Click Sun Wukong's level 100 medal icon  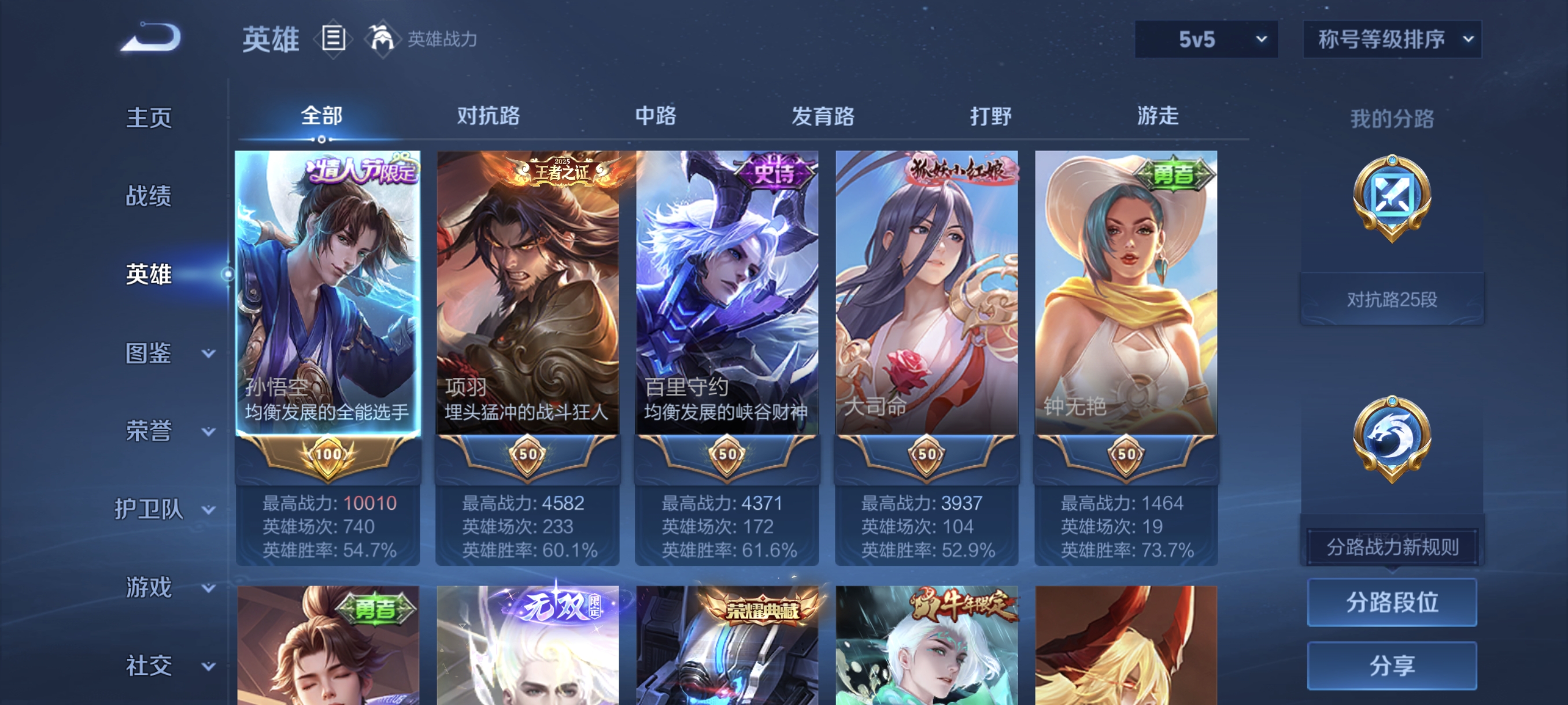pyautogui.click(x=323, y=453)
